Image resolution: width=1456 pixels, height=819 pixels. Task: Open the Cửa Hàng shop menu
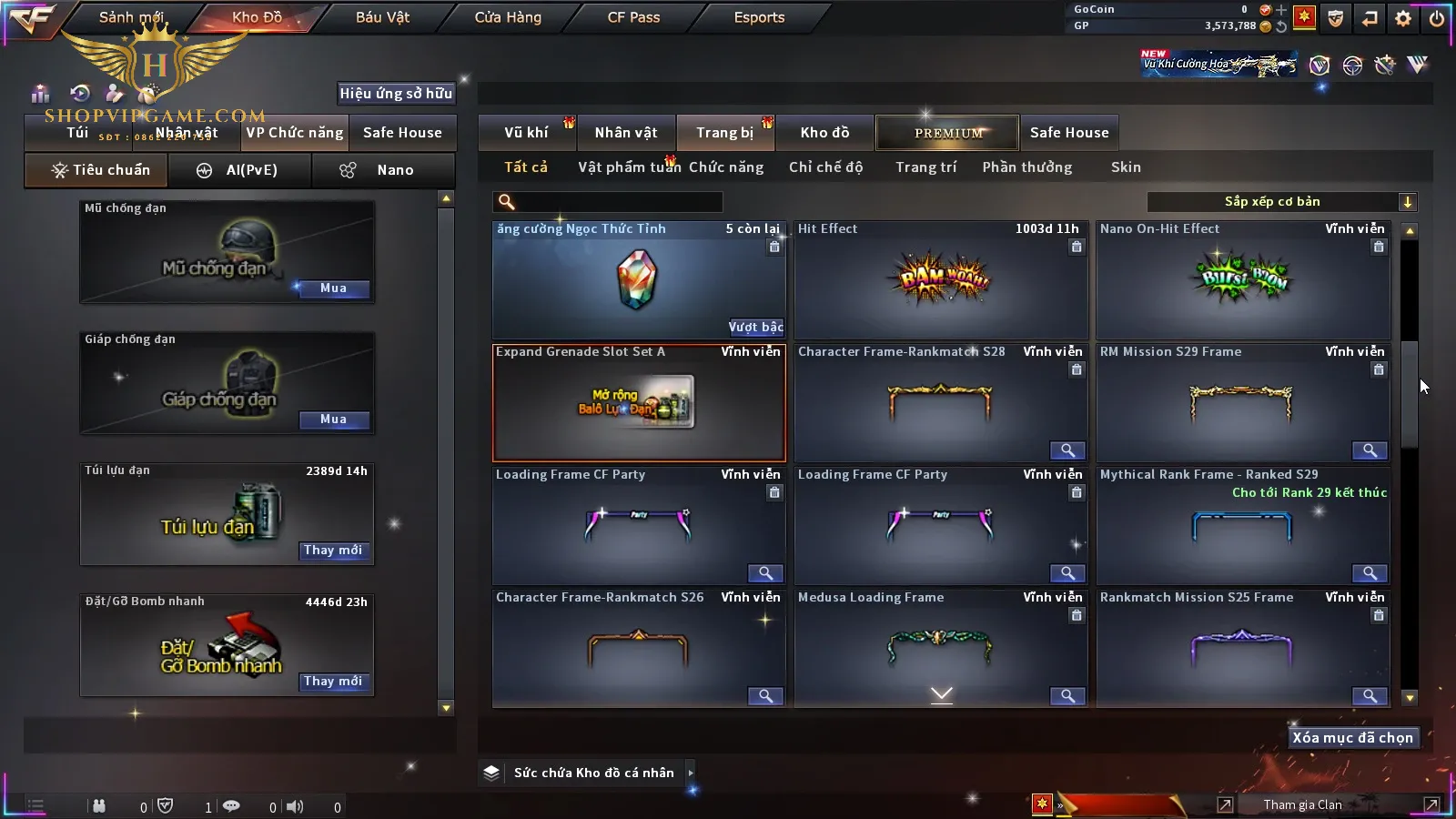[508, 17]
